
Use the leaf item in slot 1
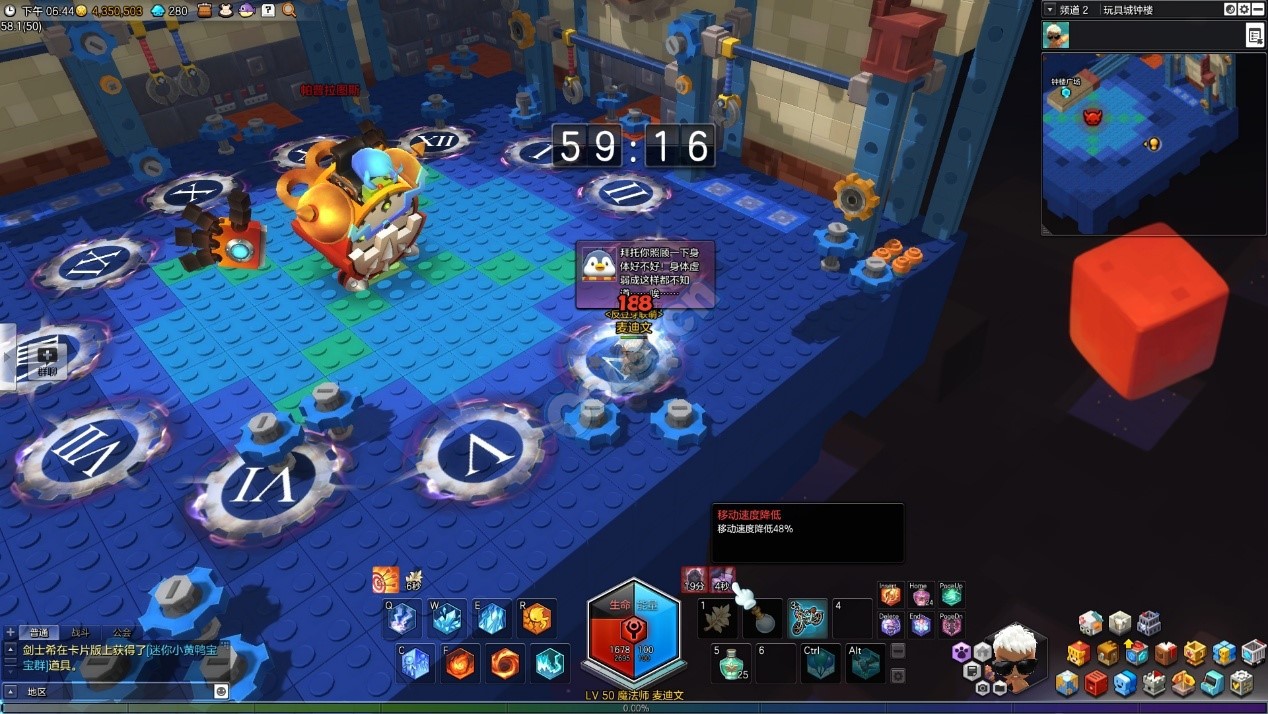[x=717, y=620]
